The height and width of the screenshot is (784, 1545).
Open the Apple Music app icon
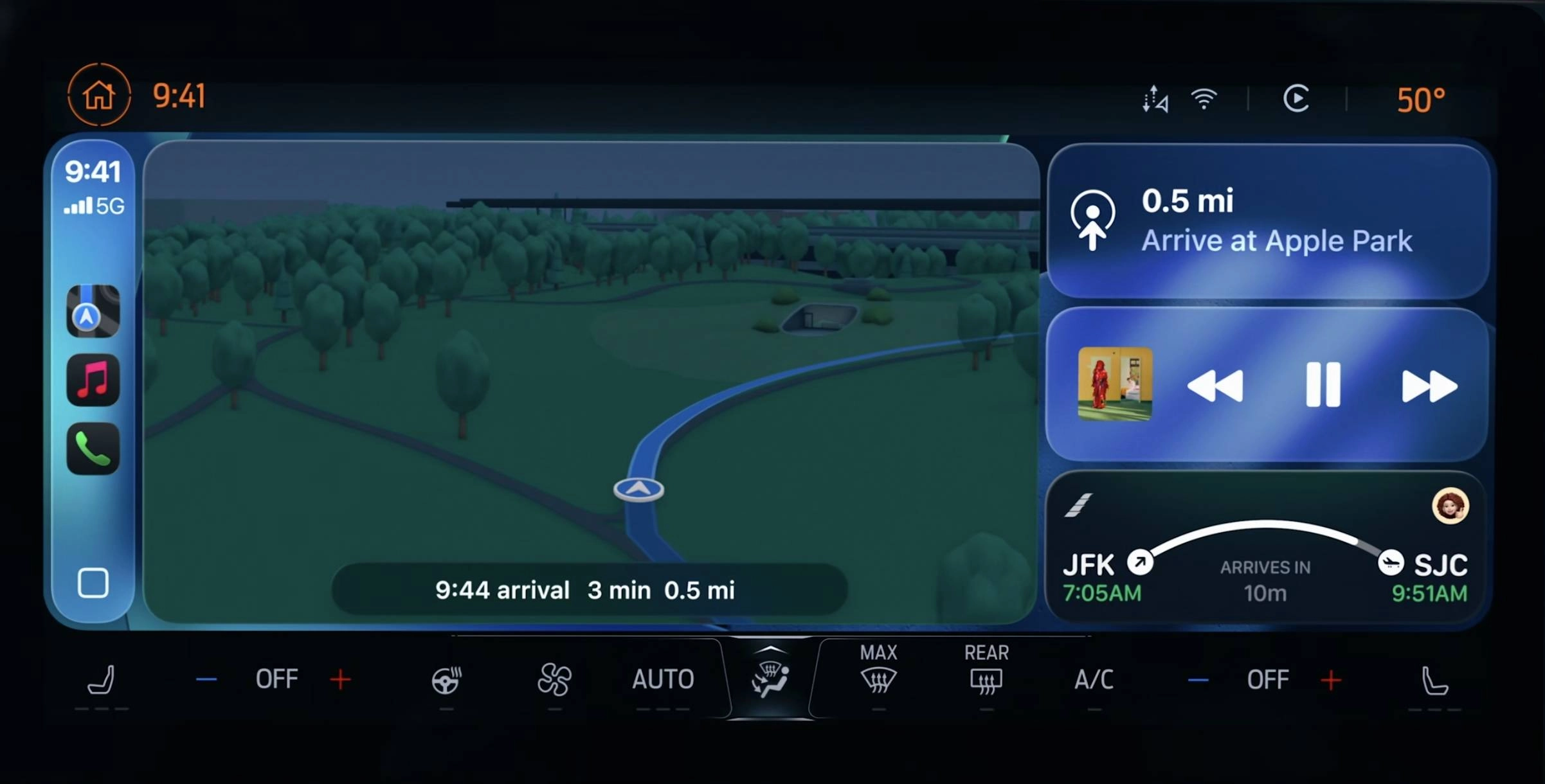click(93, 380)
